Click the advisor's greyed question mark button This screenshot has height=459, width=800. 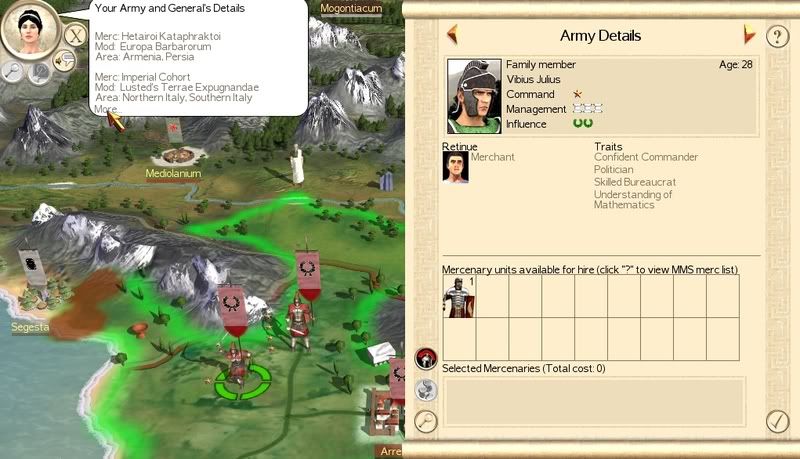pyautogui.click(x=39, y=72)
